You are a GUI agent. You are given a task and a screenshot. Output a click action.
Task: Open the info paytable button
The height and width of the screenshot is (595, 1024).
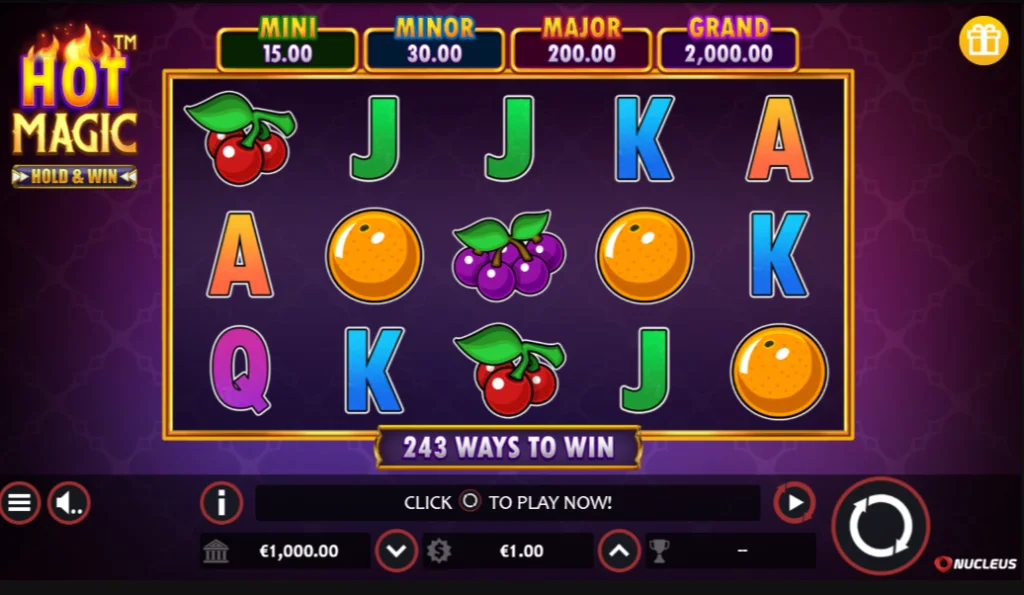click(x=221, y=502)
